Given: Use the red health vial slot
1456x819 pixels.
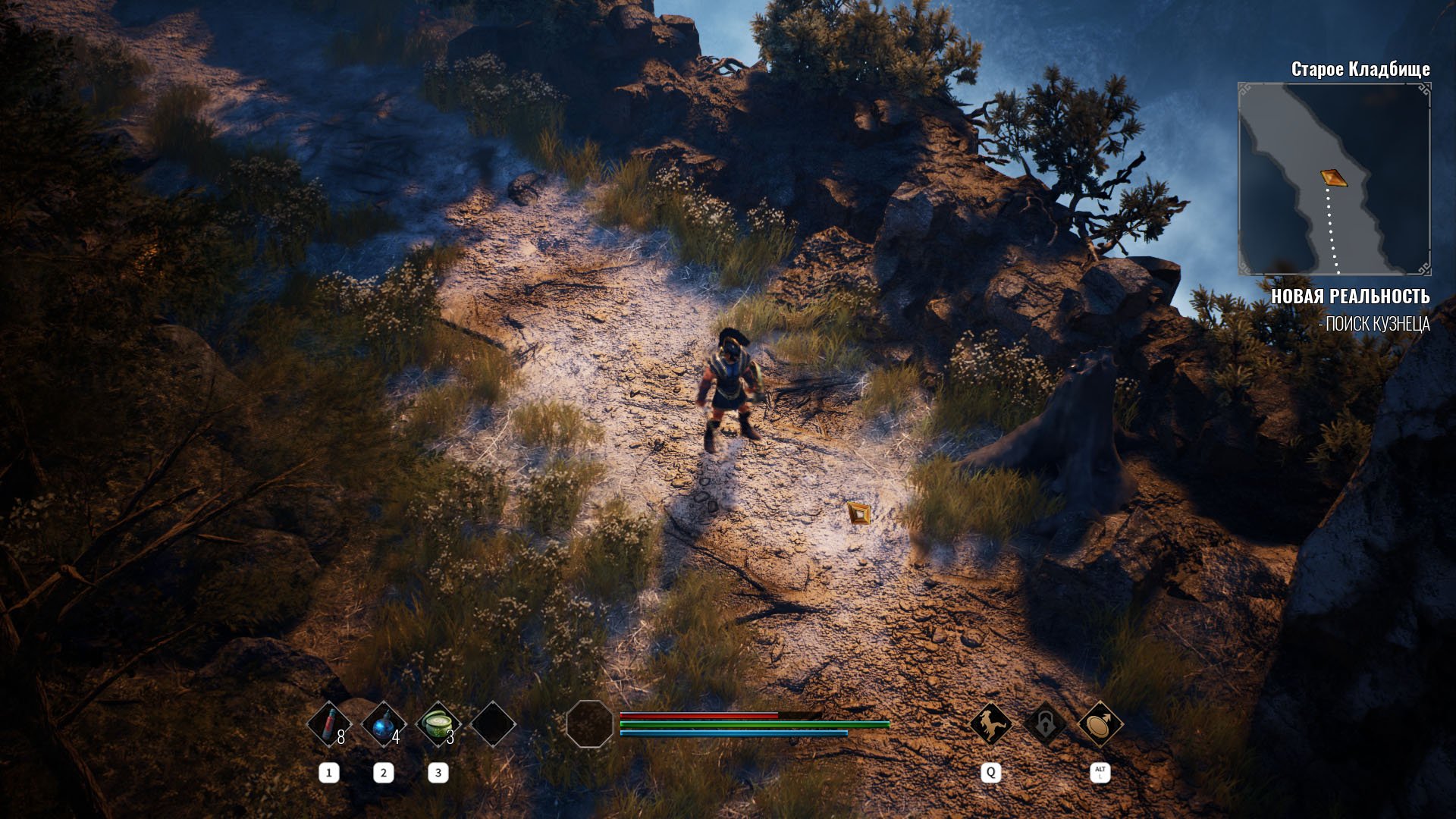Looking at the screenshot, I should (328, 725).
